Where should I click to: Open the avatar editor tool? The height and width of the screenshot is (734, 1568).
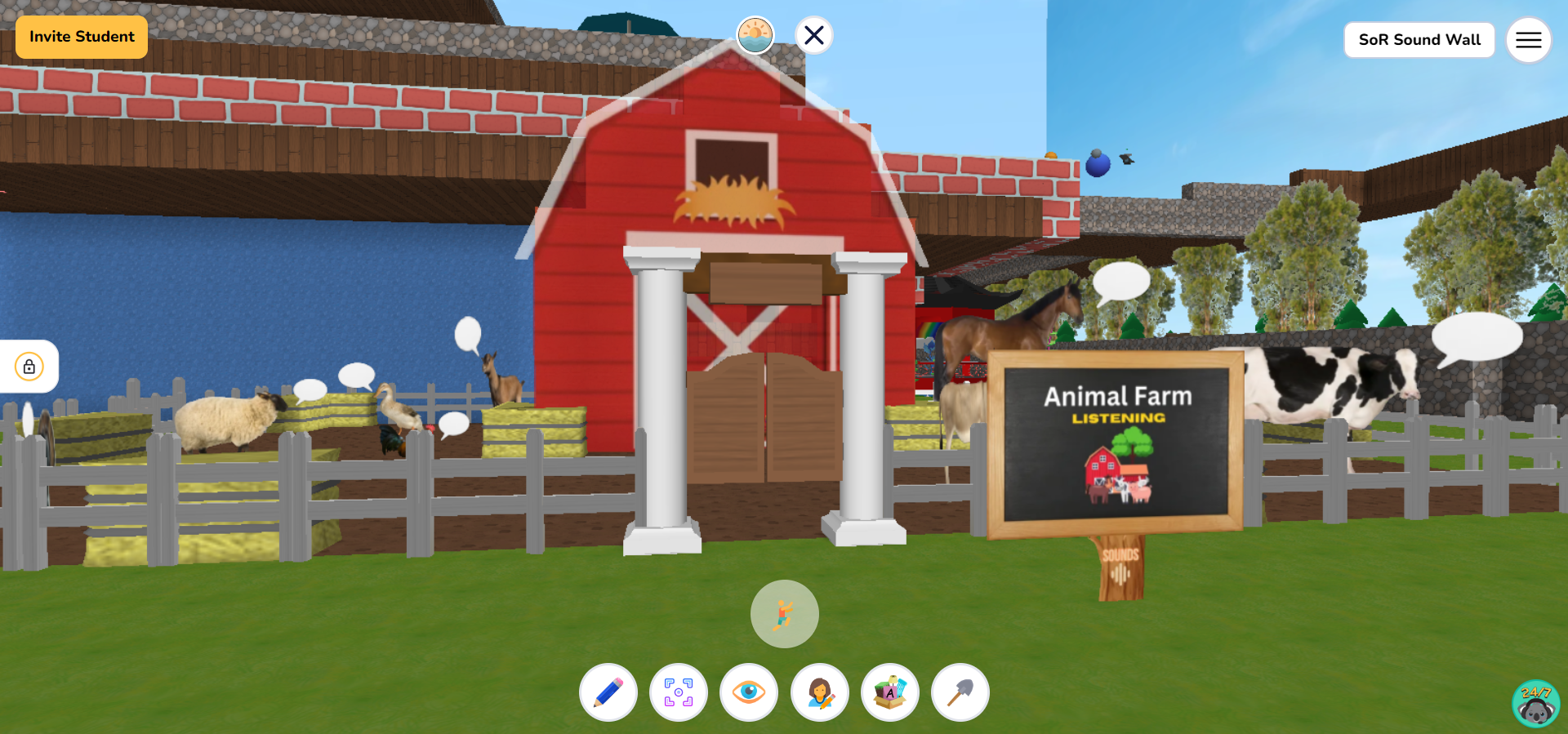[820, 692]
